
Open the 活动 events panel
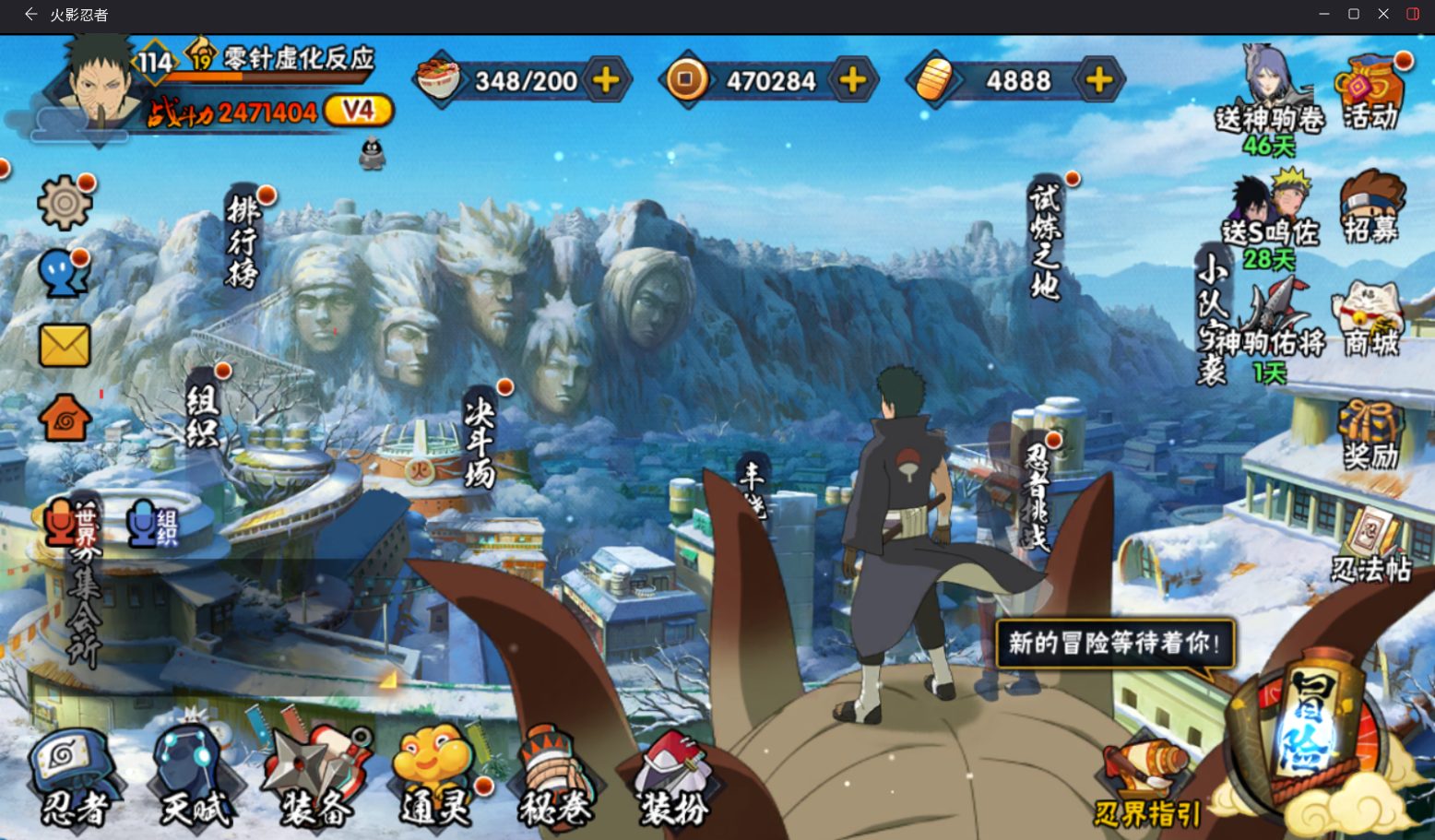click(x=1370, y=92)
